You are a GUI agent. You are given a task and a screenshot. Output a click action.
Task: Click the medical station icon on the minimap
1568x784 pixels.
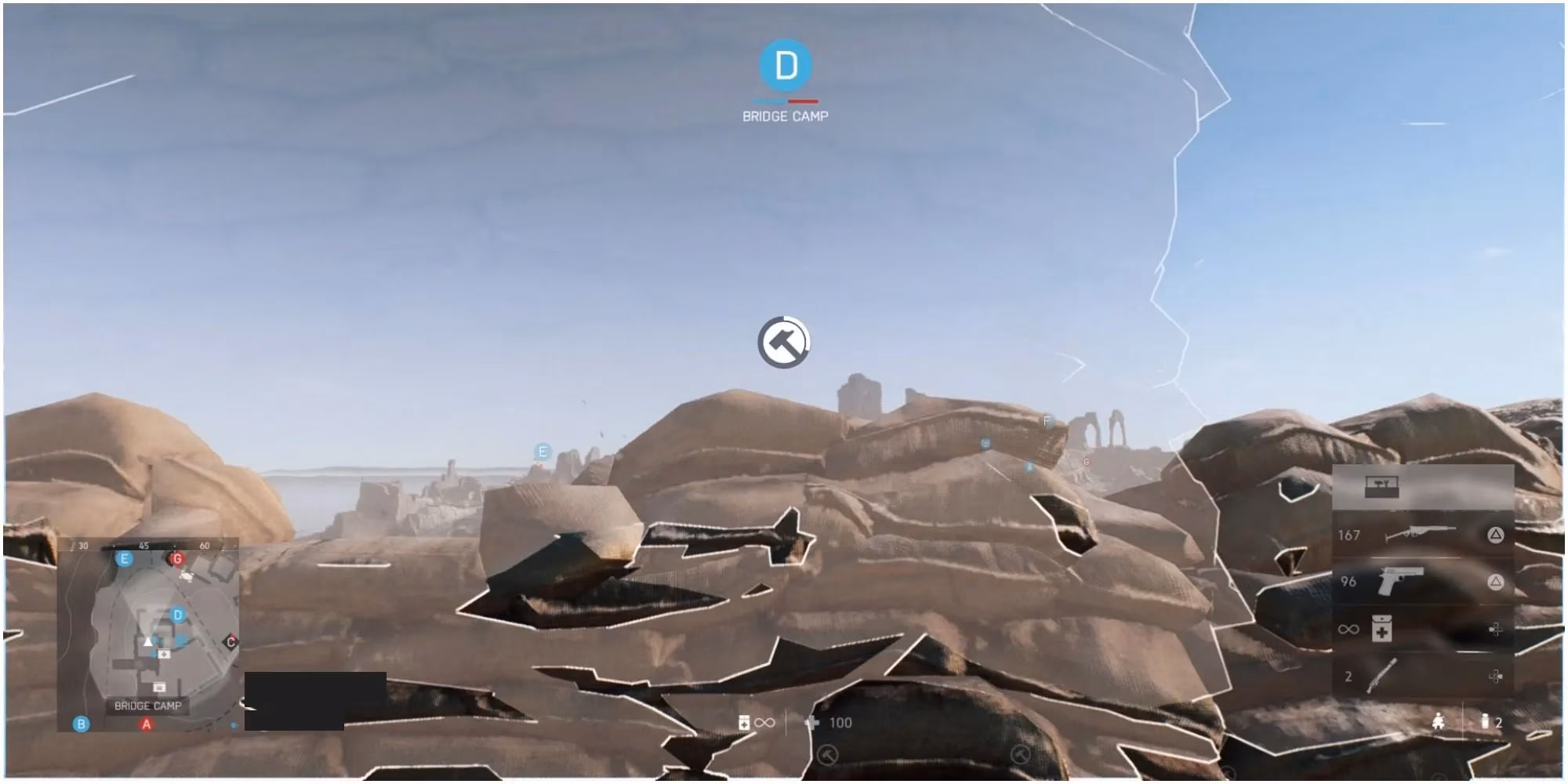163,654
